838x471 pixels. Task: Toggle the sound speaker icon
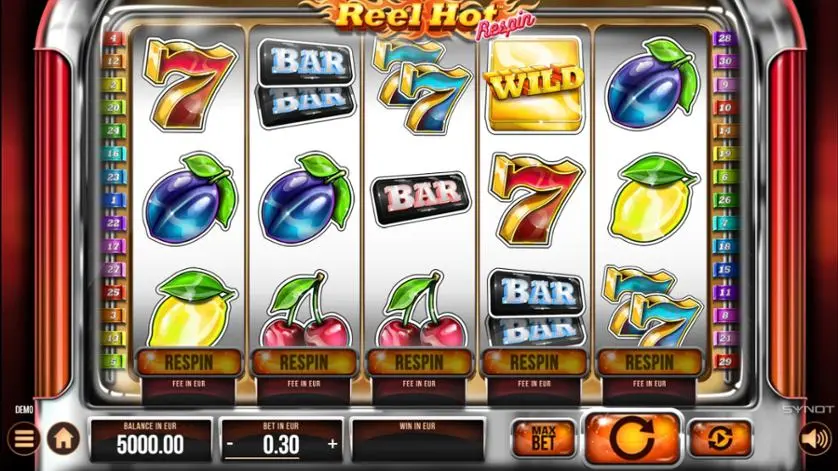[814, 438]
